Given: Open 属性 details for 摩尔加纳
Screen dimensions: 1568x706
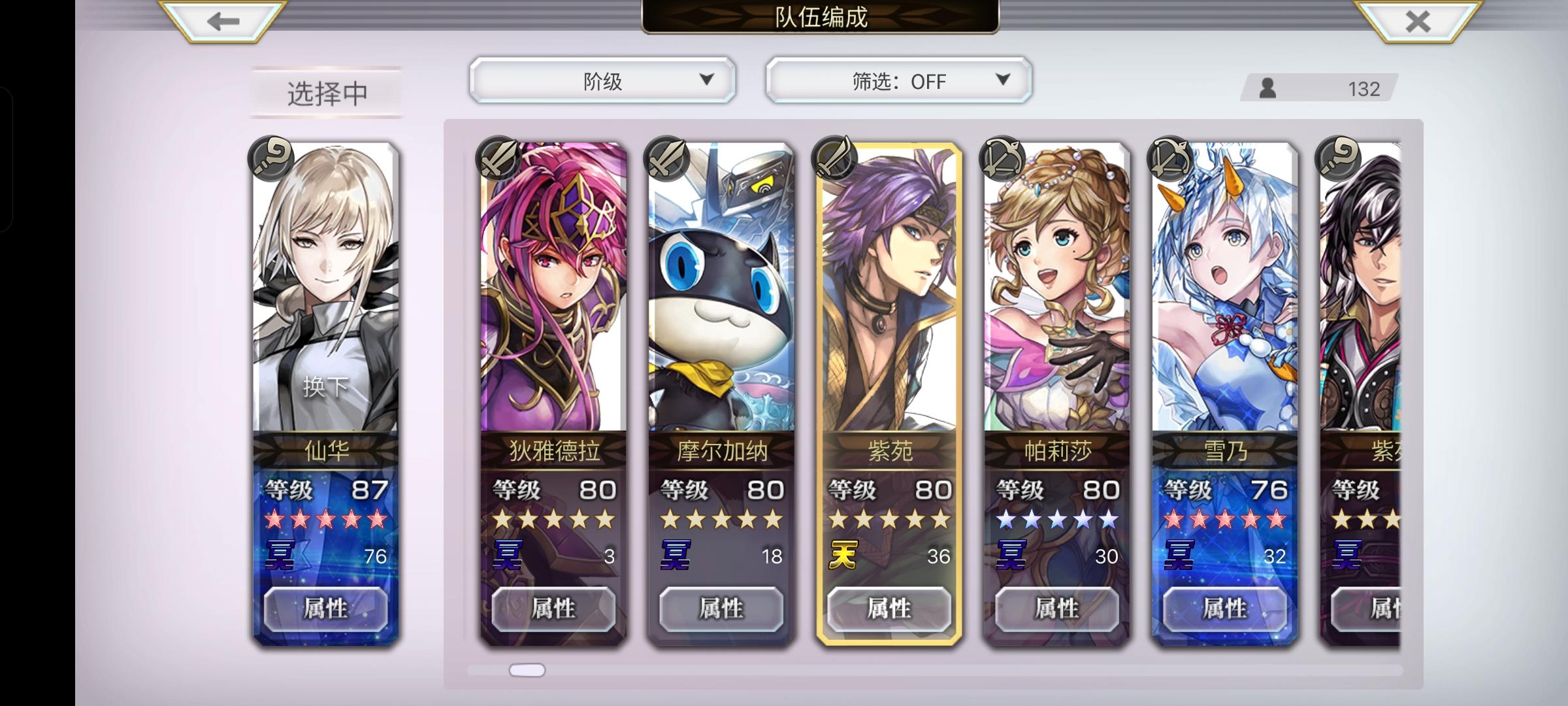Looking at the screenshot, I should (x=720, y=609).
